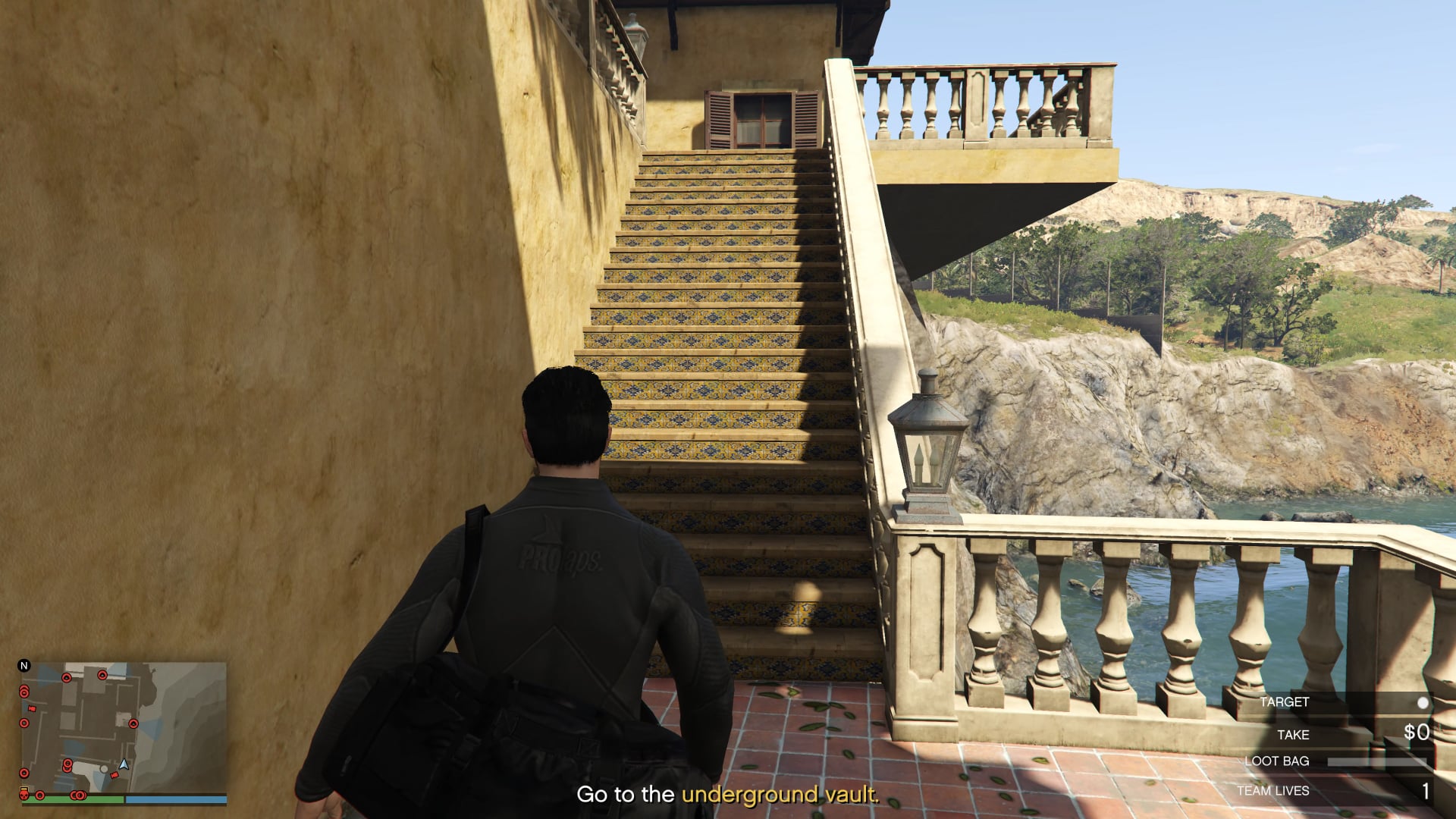Click the yellow loot bag icon above the skull blip
Viewport: 1456px width, 819px height.
24,789
